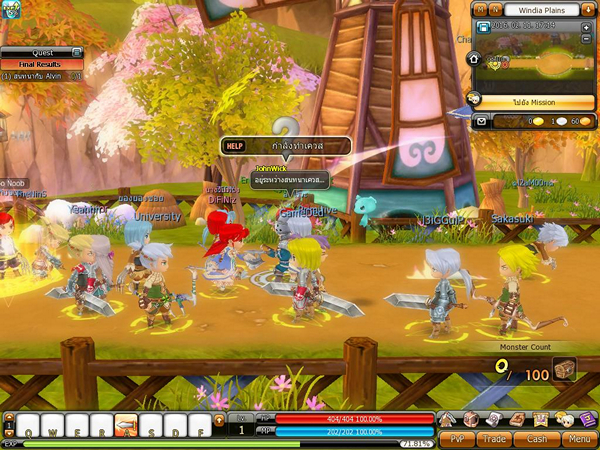Select the sword skill in hotbar

(x=126, y=423)
